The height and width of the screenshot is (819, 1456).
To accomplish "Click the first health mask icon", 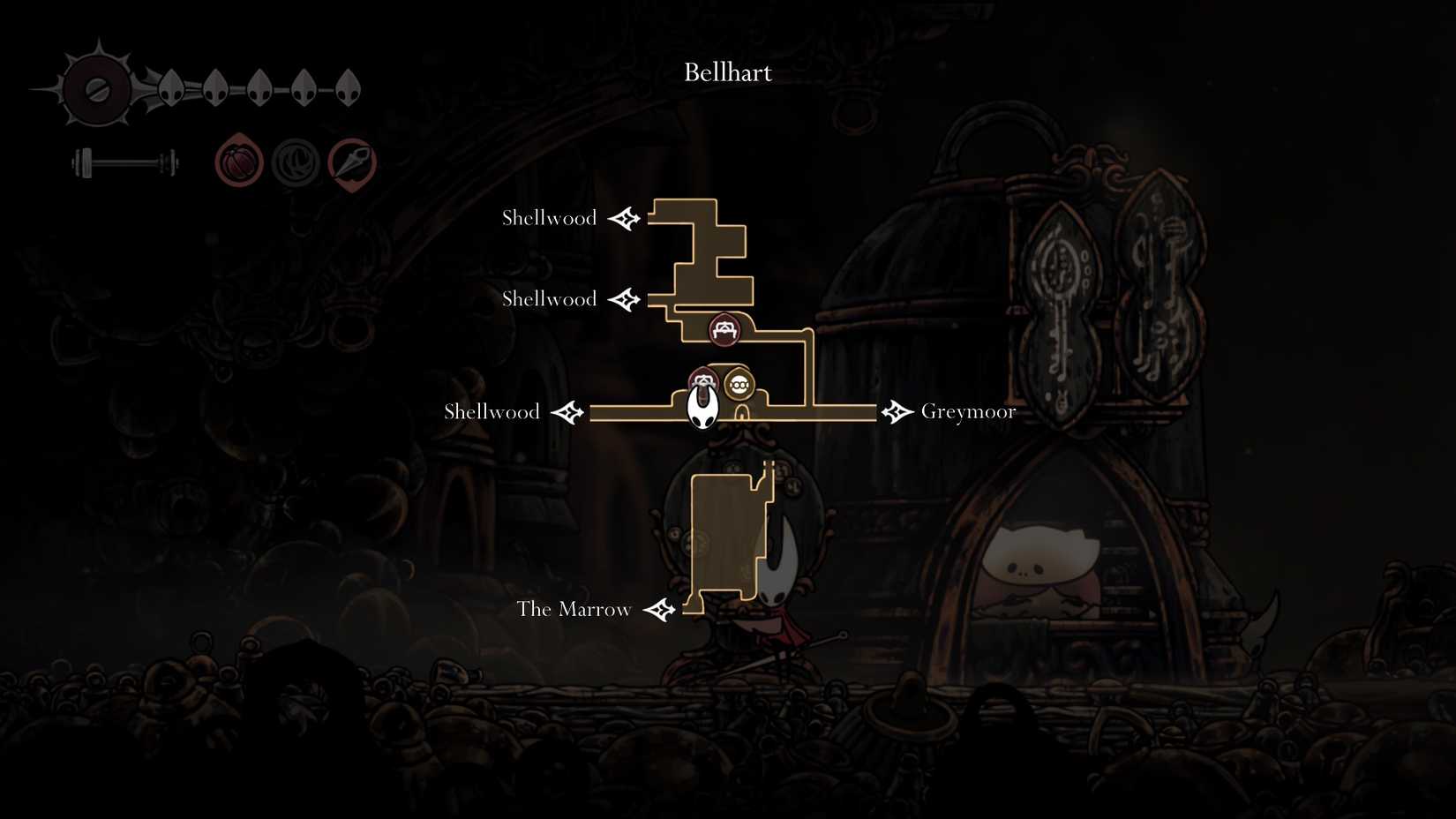I will tap(170, 88).
